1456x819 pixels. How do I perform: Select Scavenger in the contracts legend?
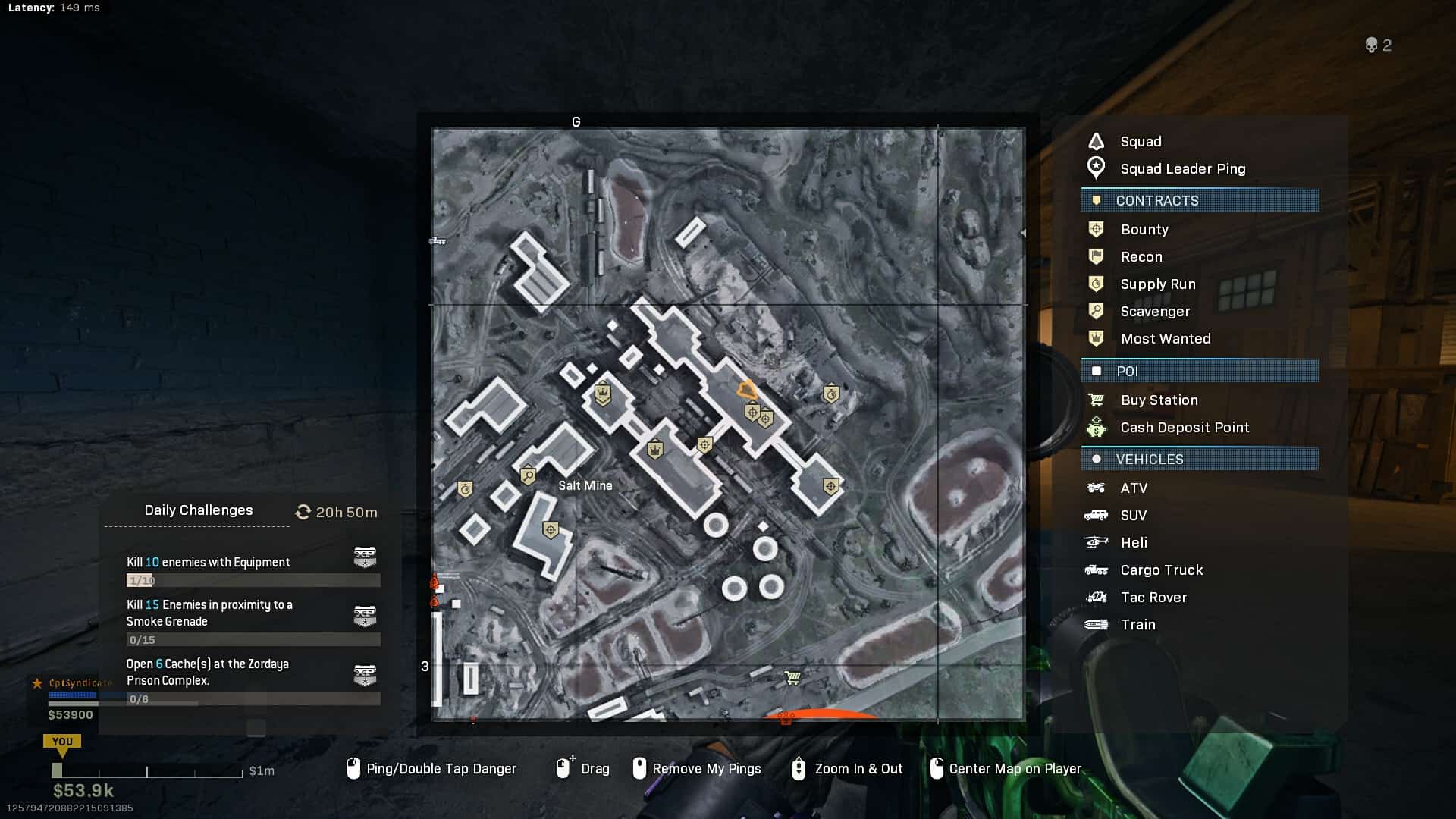pos(1154,311)
